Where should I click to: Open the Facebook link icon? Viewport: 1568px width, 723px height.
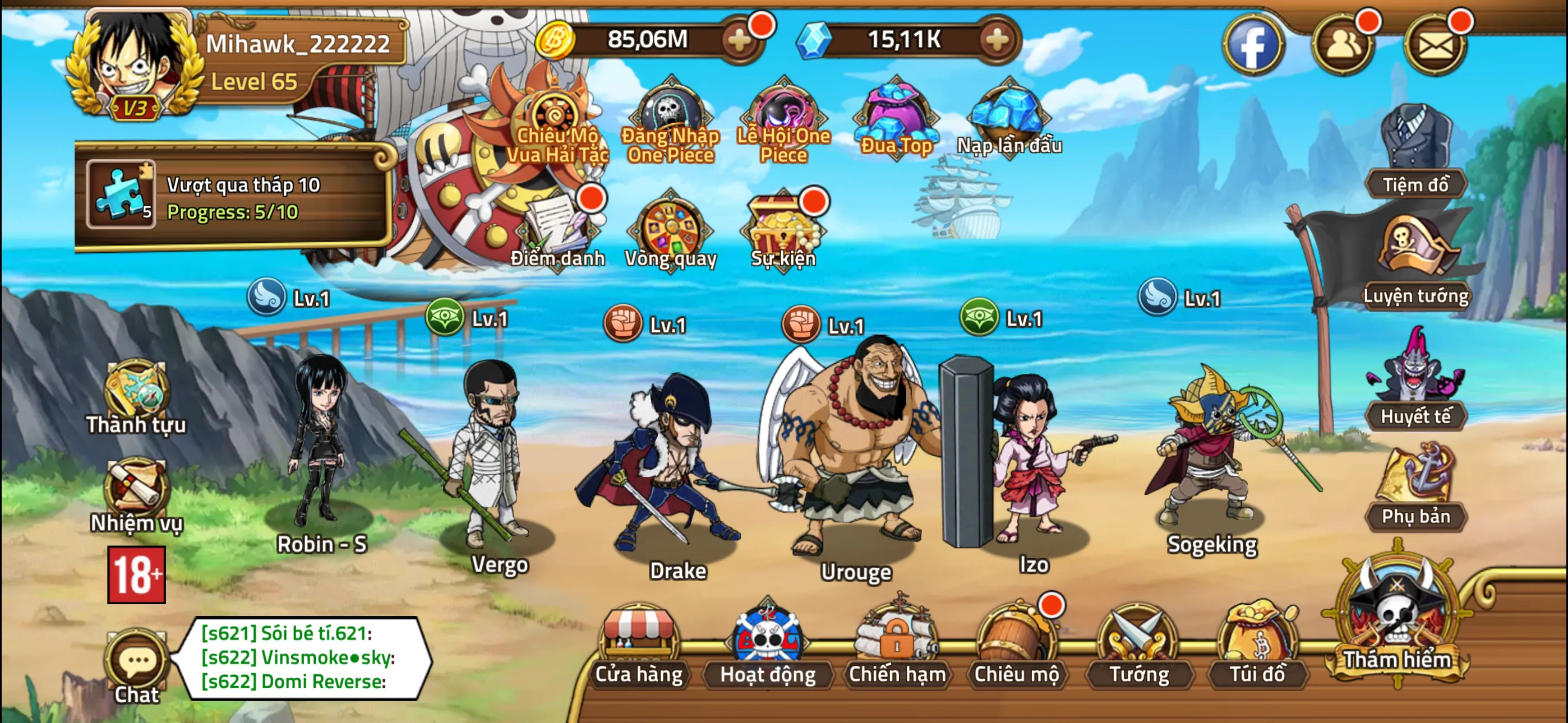pyautogui.click(x=1253, y=44)
